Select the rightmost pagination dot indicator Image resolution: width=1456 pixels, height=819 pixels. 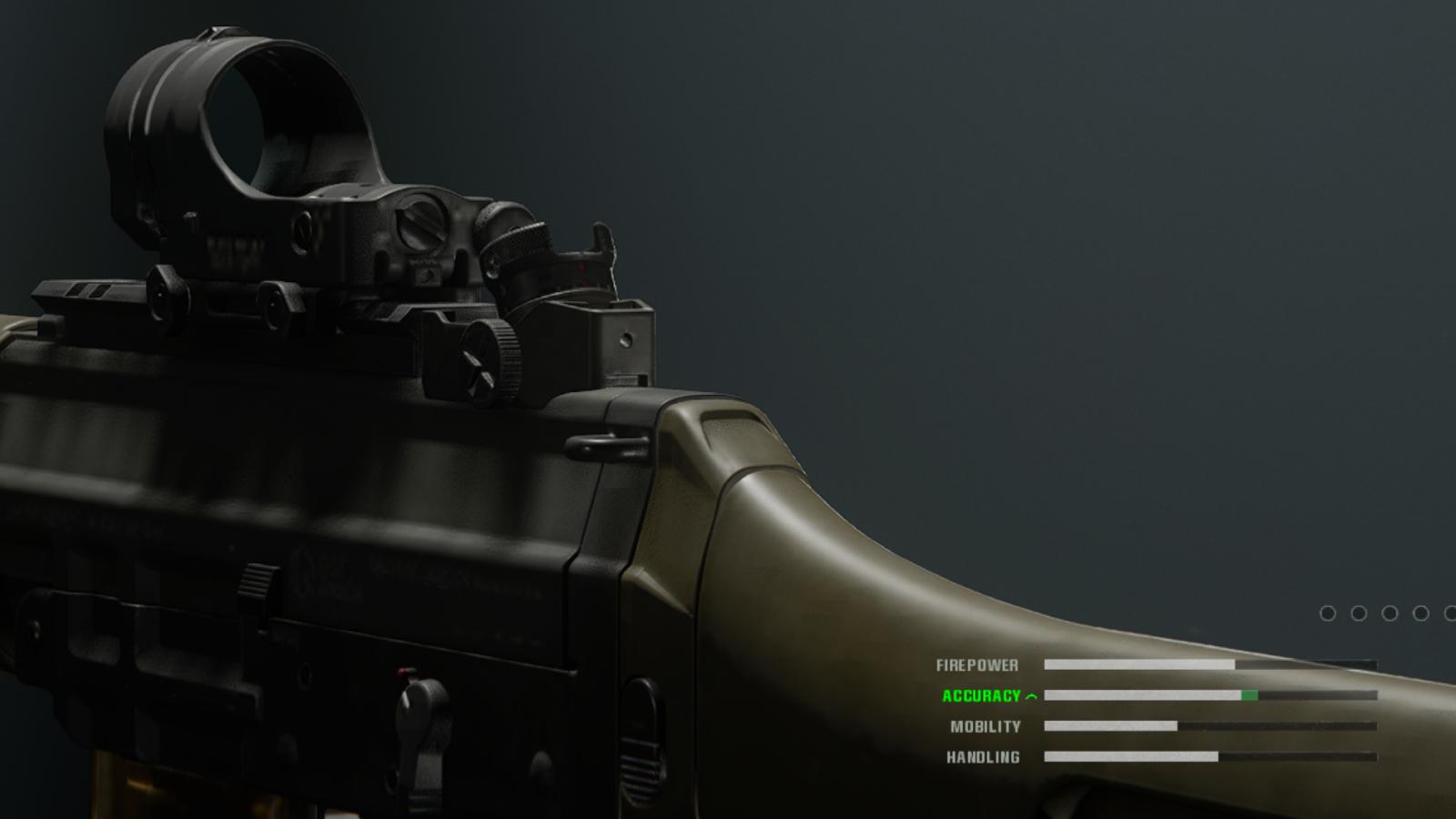(1452, 612)
